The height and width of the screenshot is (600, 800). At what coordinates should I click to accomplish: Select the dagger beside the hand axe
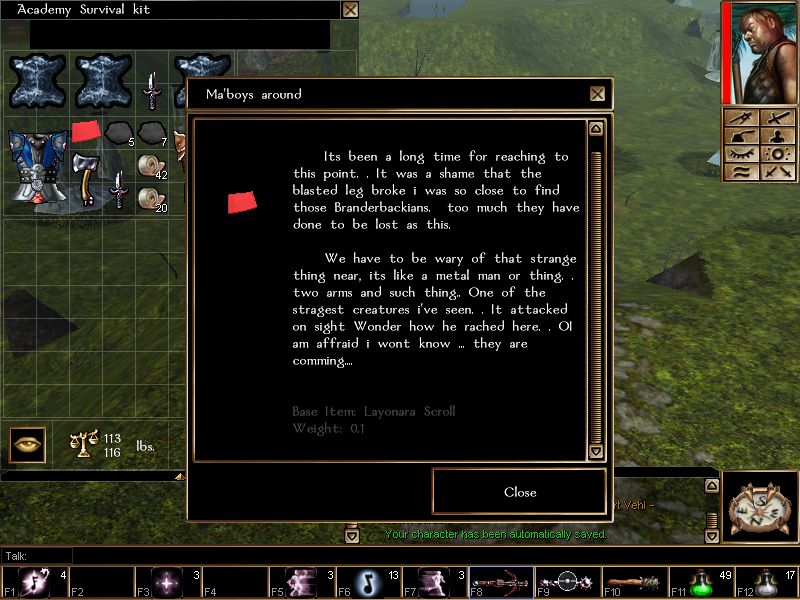(119, 188)
